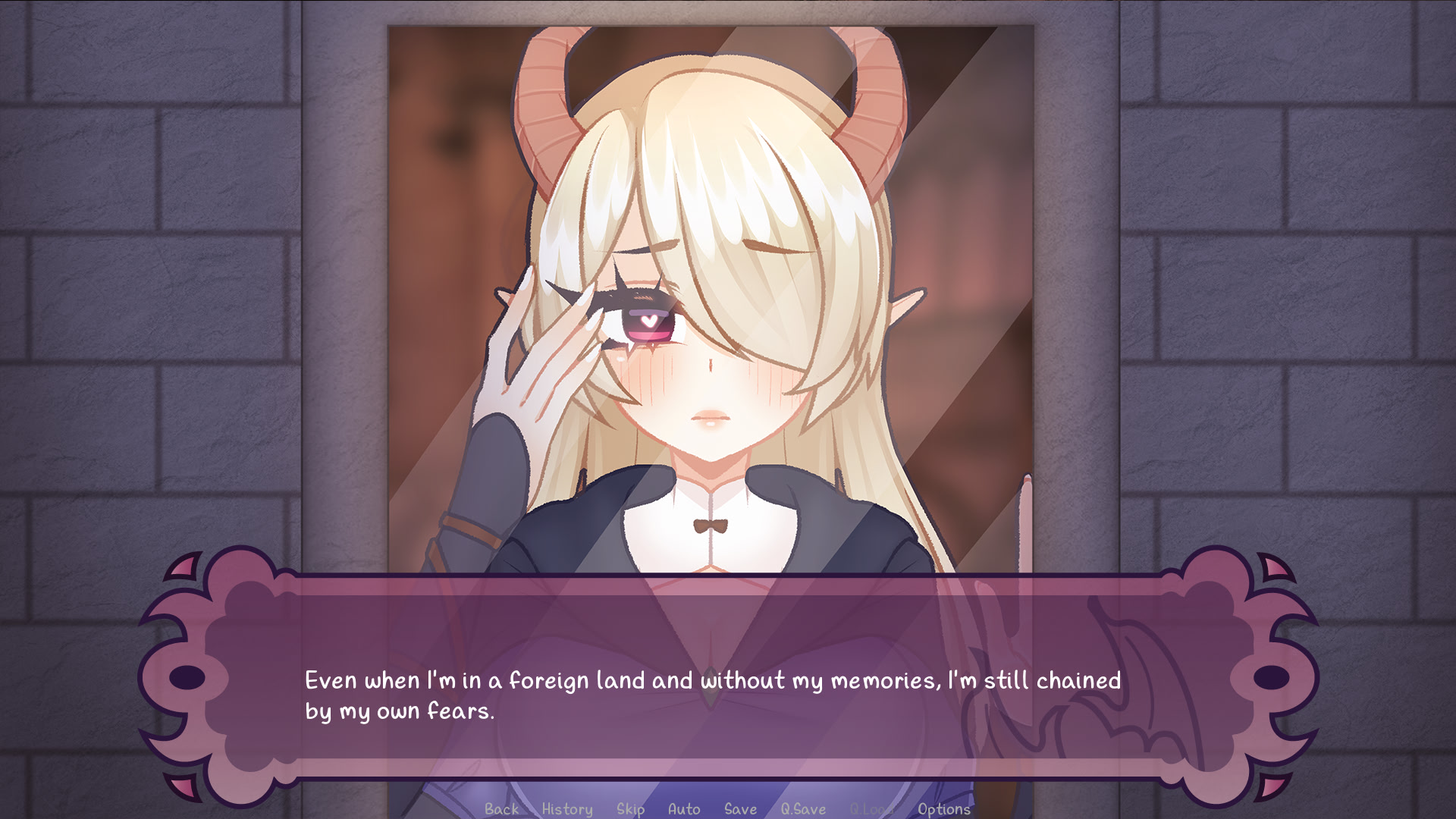Enable Auto mode from the quick menu
This screenshot has height=819, width=1456.
tap(683, 809)
